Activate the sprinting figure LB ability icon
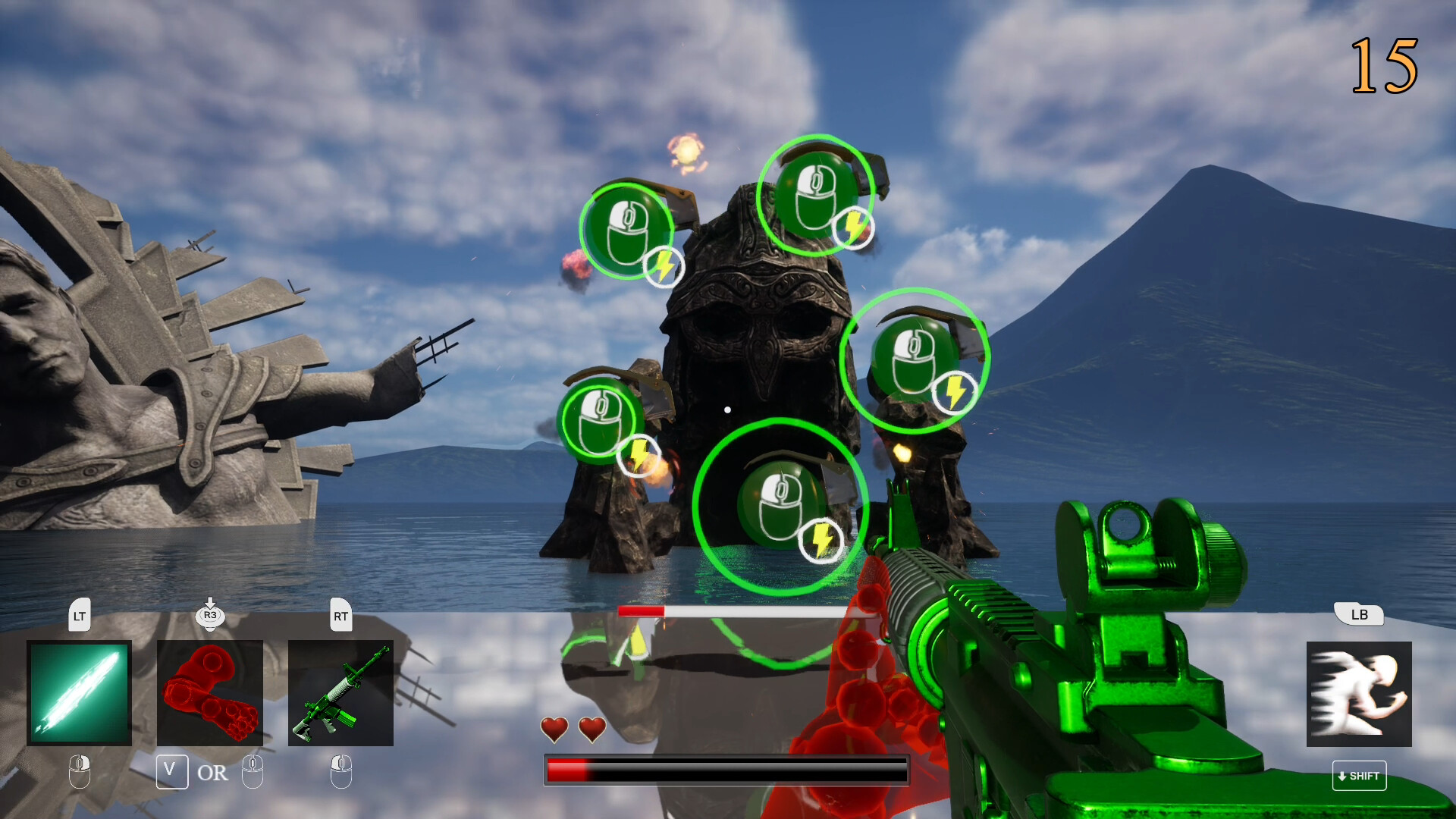This screenshot has height=819, width=1456. (1360, 692)
